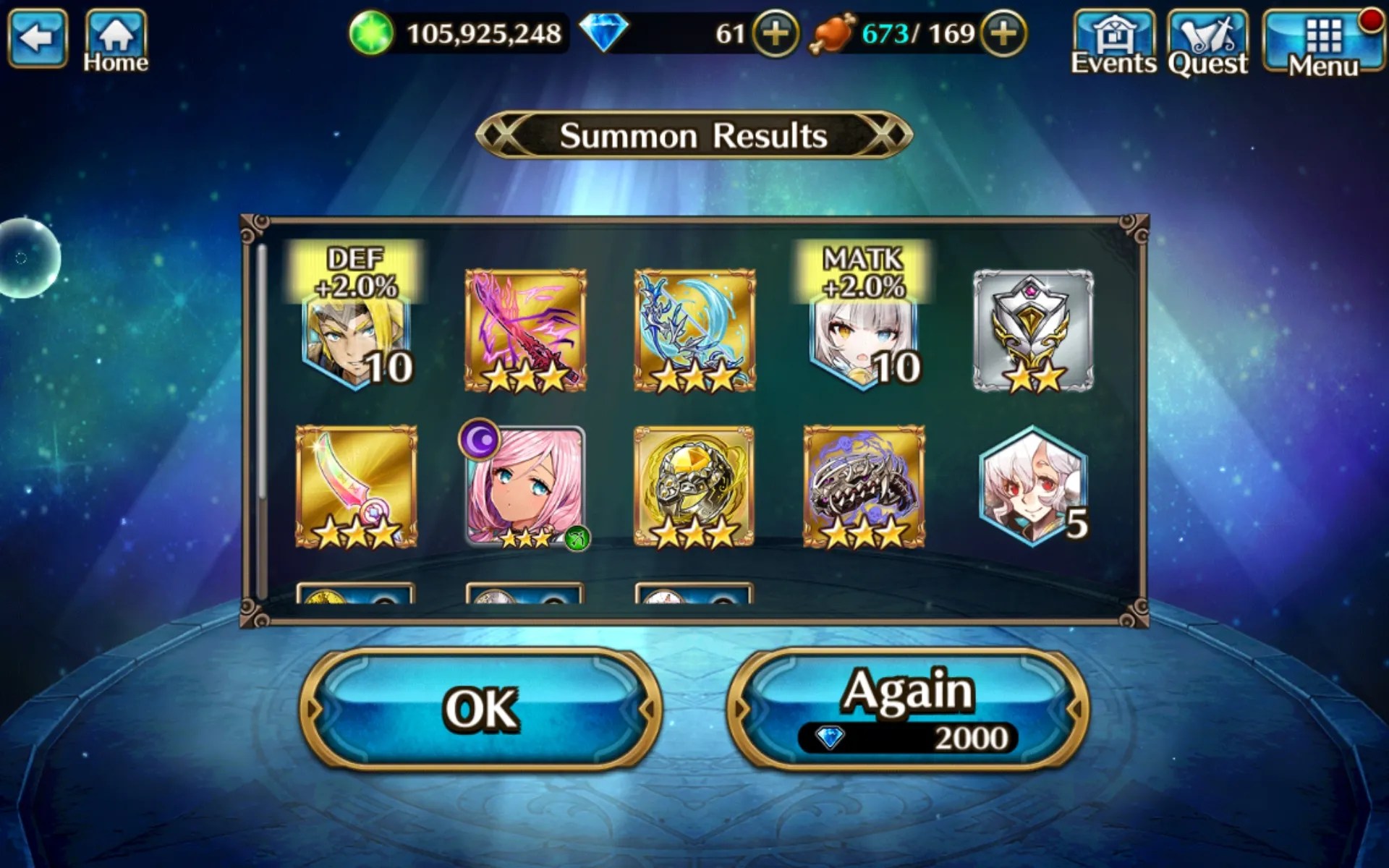
Task: Check the 673/169 stamina counter
Action: (908, 32)
